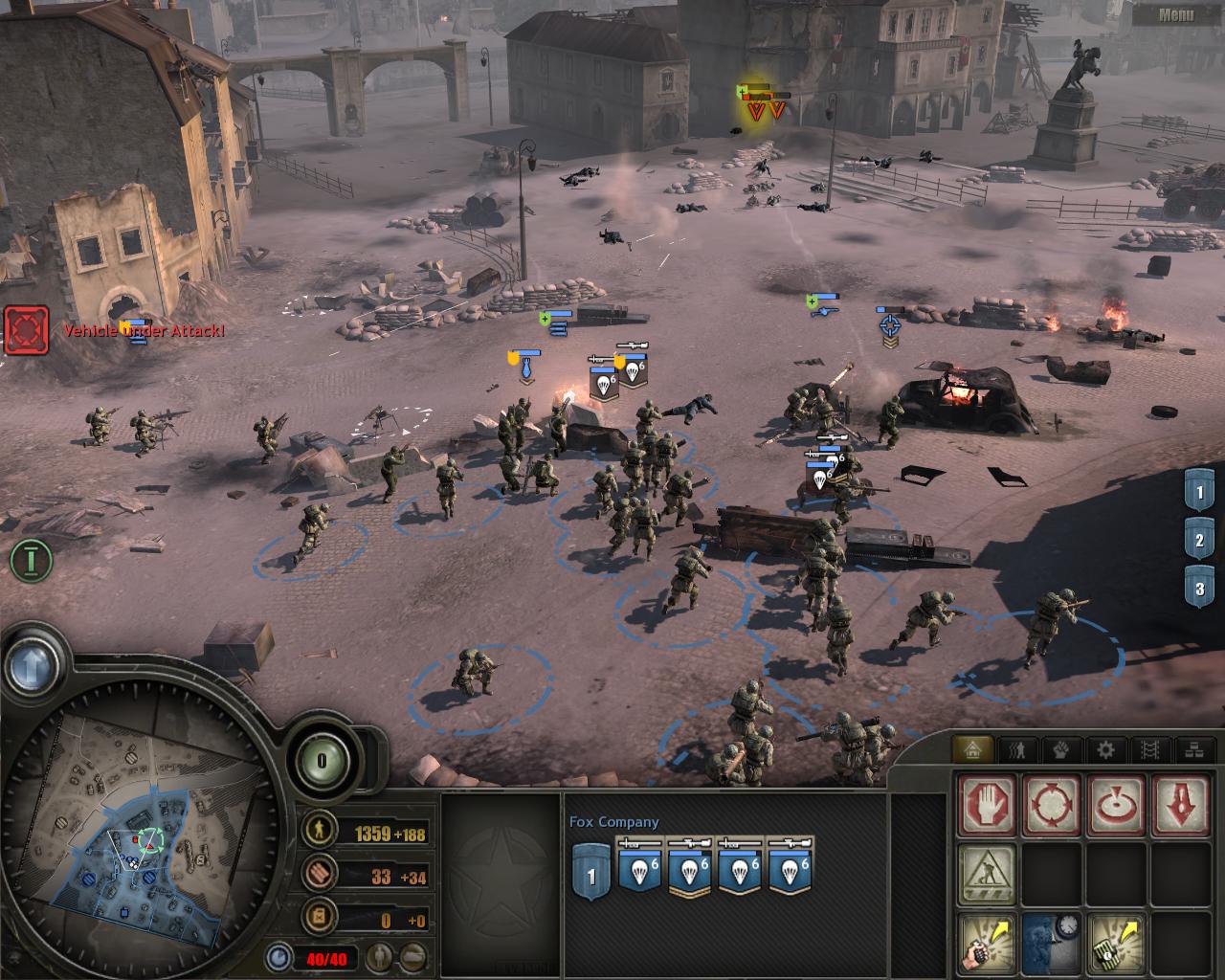Viewport: 1225px width, 980px height.
Task: Click the green command points dial
Action: (x=322, y=761)
